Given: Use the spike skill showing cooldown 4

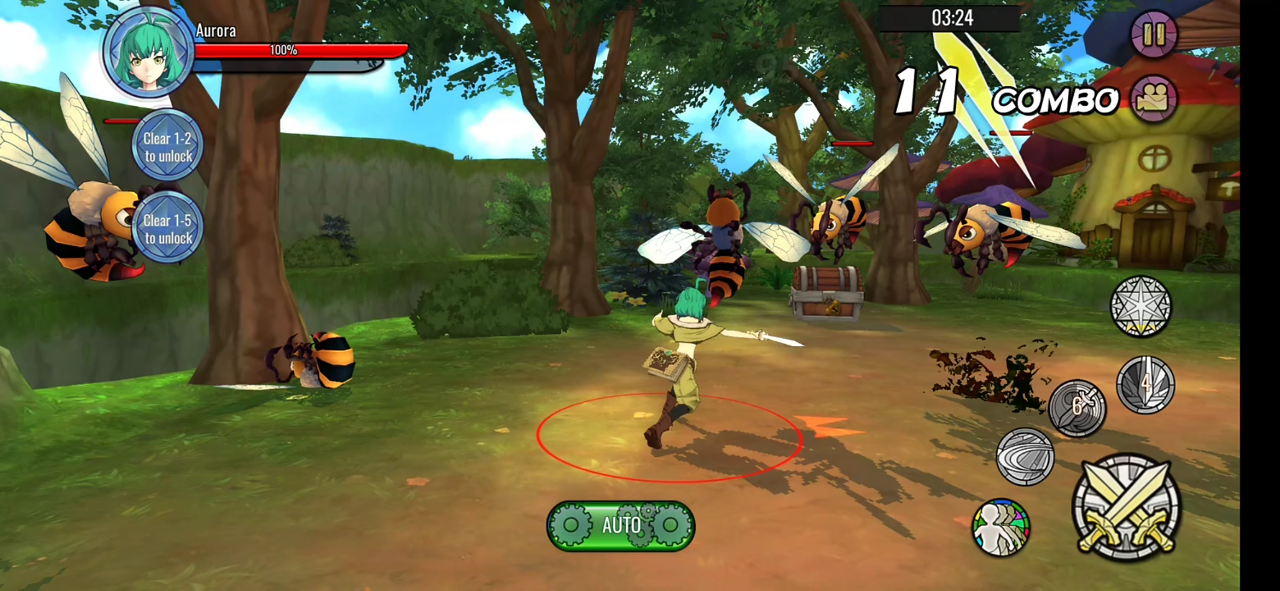Looking at the screenshot, I should click(1145, 384).
